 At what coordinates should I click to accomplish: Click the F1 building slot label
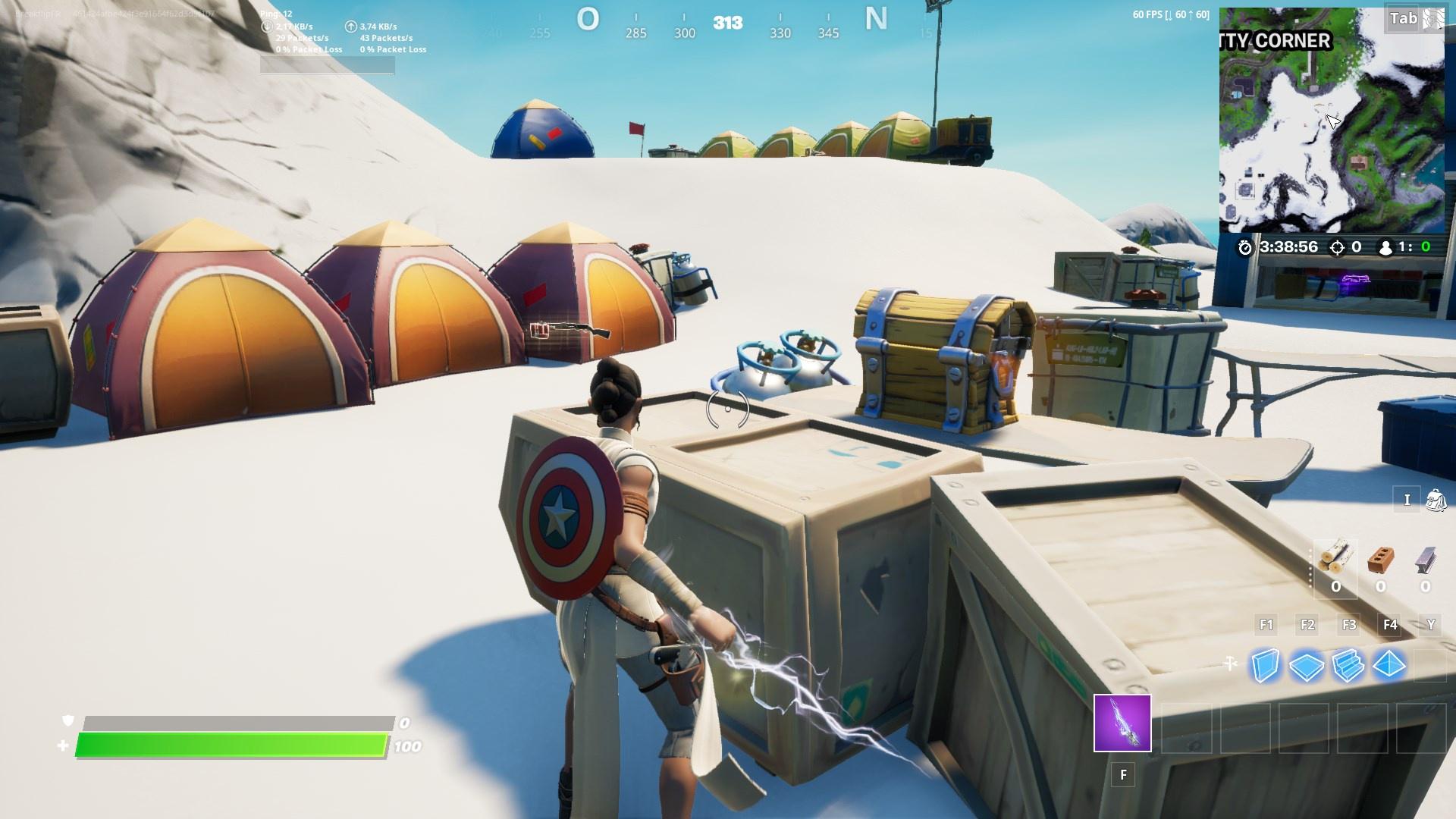click(x=1267, y=625)
